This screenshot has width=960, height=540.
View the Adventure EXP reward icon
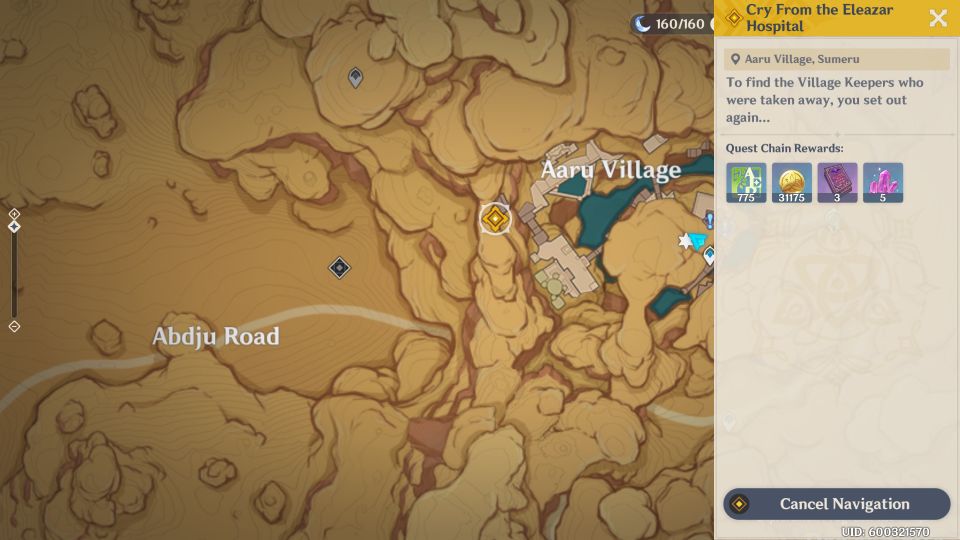tap(746, 182)
